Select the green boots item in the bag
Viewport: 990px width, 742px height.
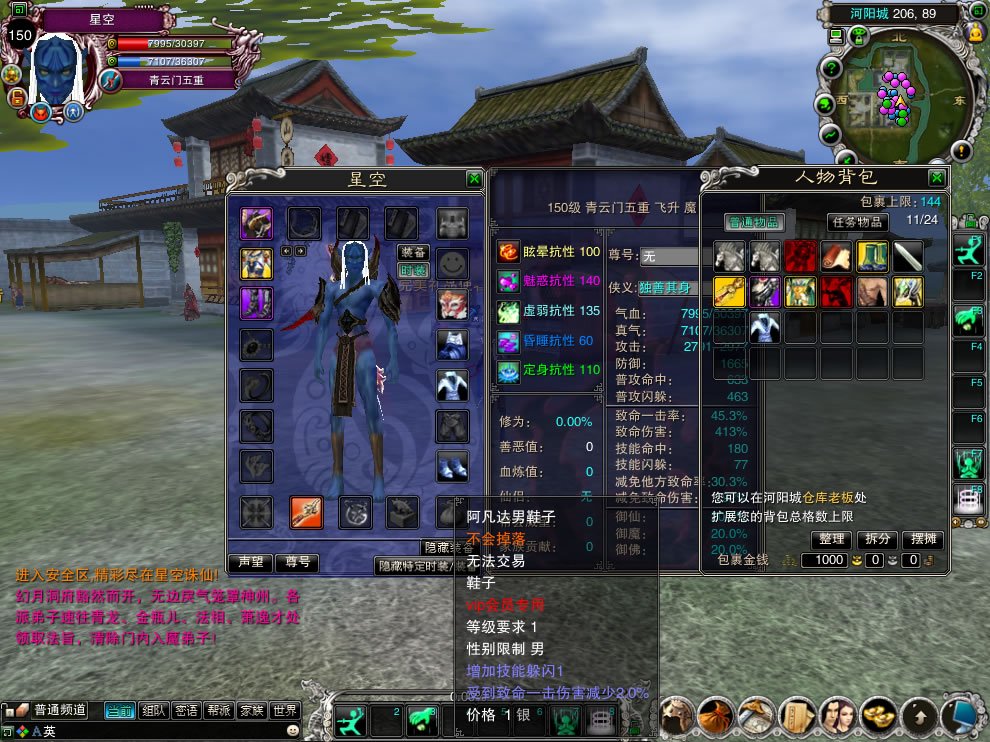(872, 256)
